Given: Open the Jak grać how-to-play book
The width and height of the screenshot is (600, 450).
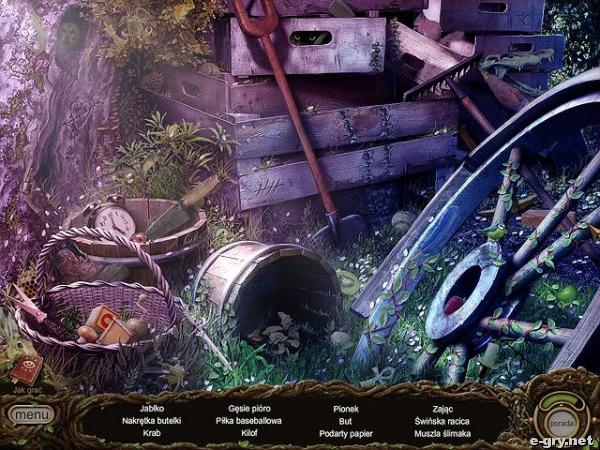Looking at the screenshot, I should click(26, 370).
